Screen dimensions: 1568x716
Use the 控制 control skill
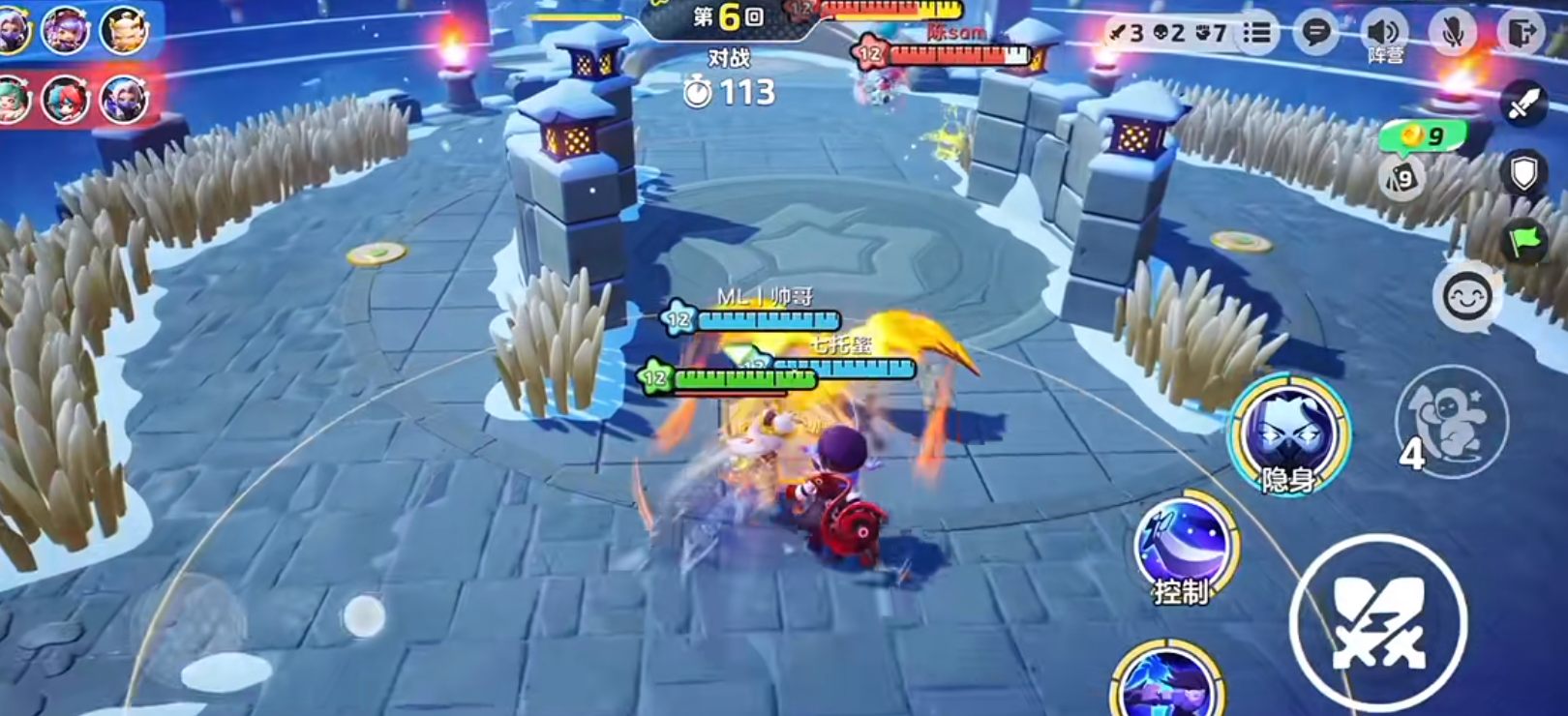pos(1183,545)
